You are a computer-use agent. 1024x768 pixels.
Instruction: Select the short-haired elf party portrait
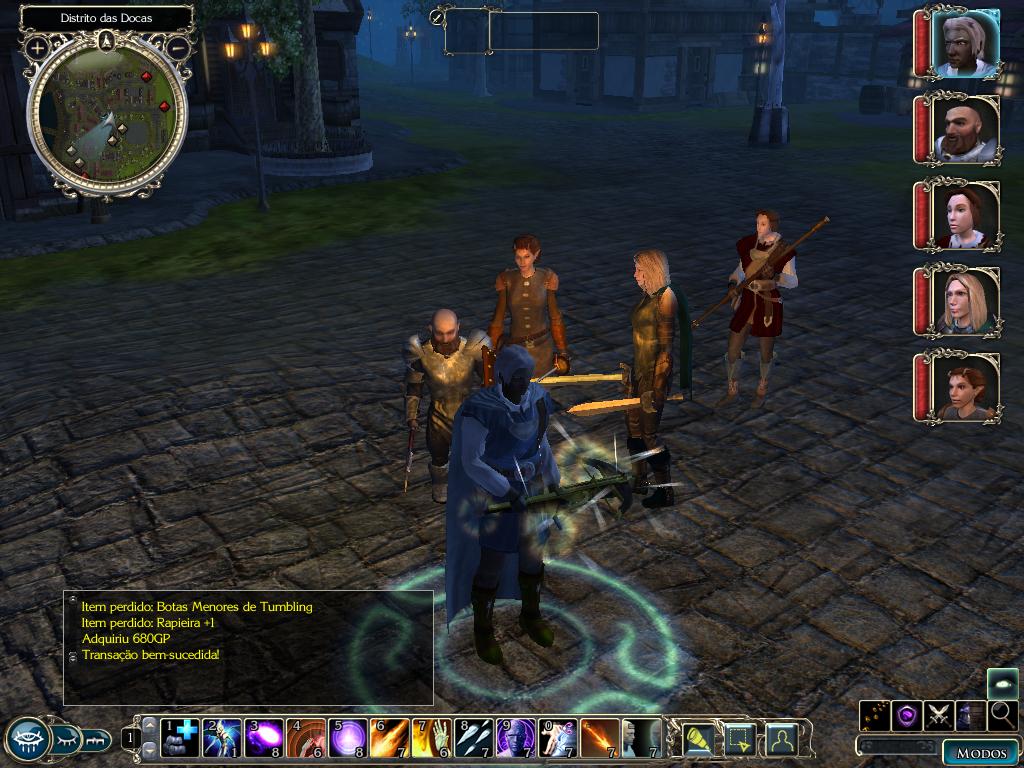point(964,388)
